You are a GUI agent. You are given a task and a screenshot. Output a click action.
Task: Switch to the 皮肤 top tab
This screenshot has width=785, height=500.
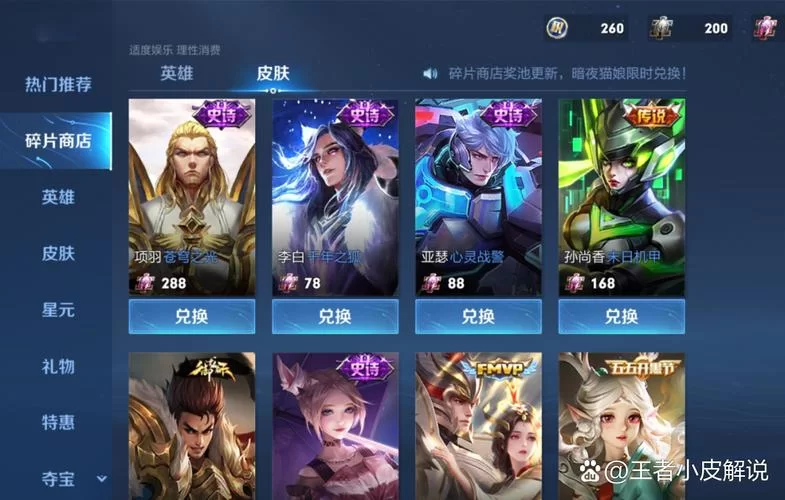(x=273, y=73)
